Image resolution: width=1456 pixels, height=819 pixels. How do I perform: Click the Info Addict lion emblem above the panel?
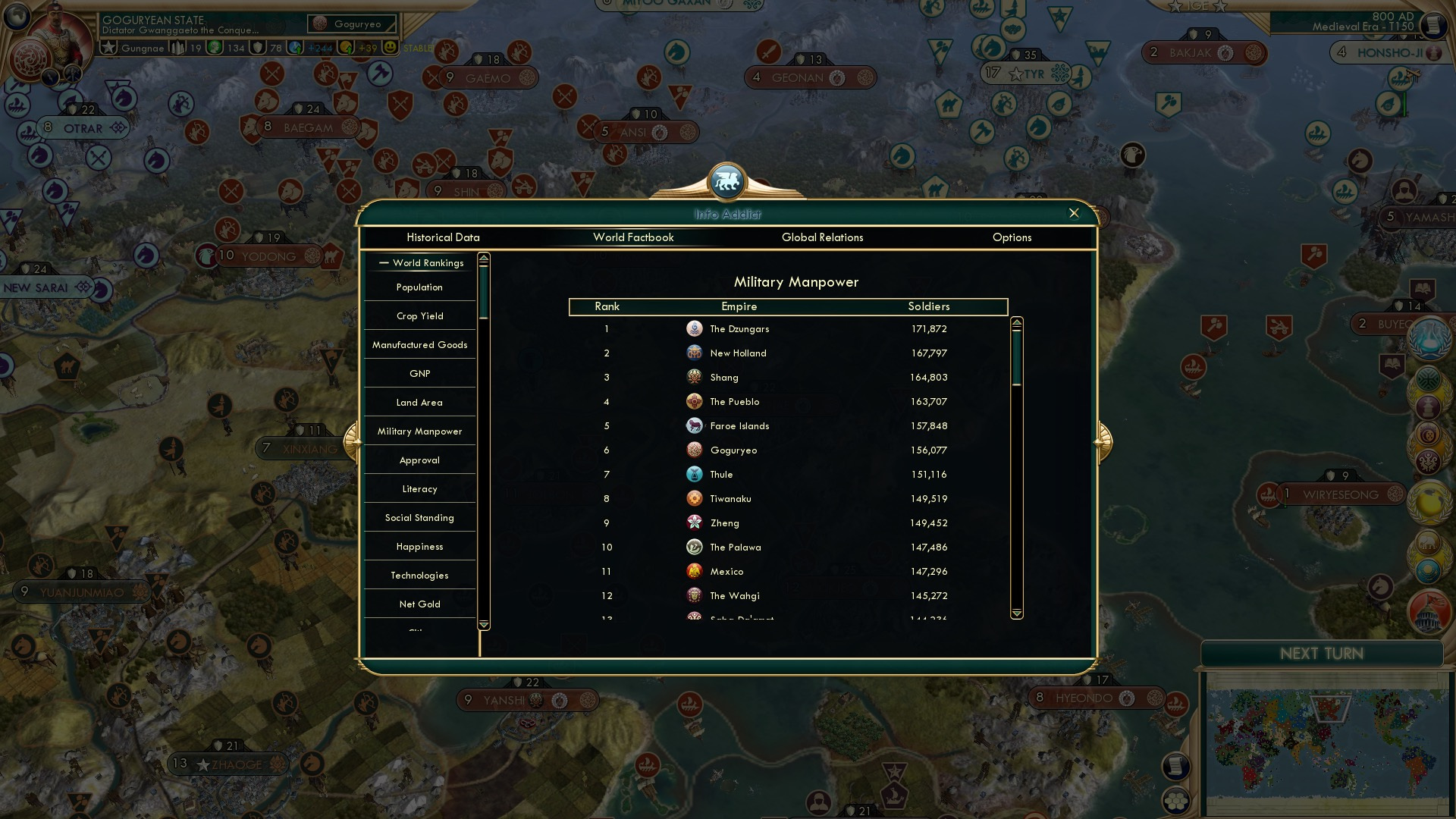point(726,180)
